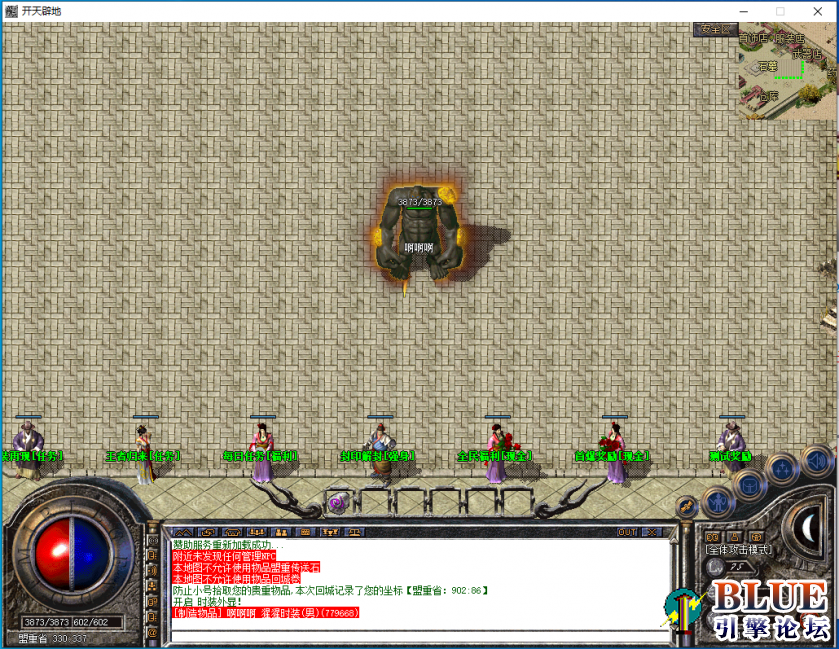Close the game window

tap(817, 10)
